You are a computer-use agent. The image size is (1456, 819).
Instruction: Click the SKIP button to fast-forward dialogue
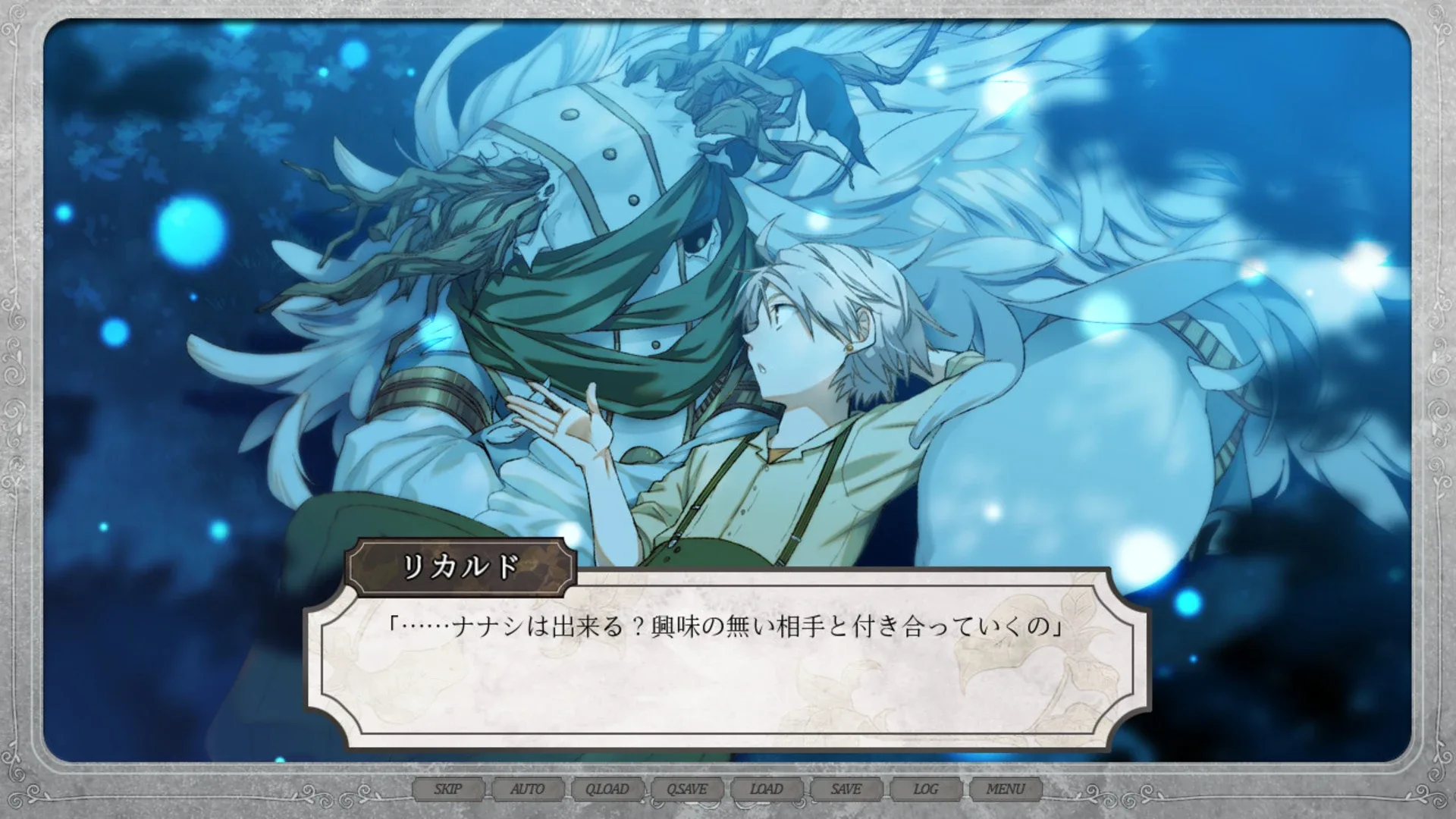(x=447, y=789)
